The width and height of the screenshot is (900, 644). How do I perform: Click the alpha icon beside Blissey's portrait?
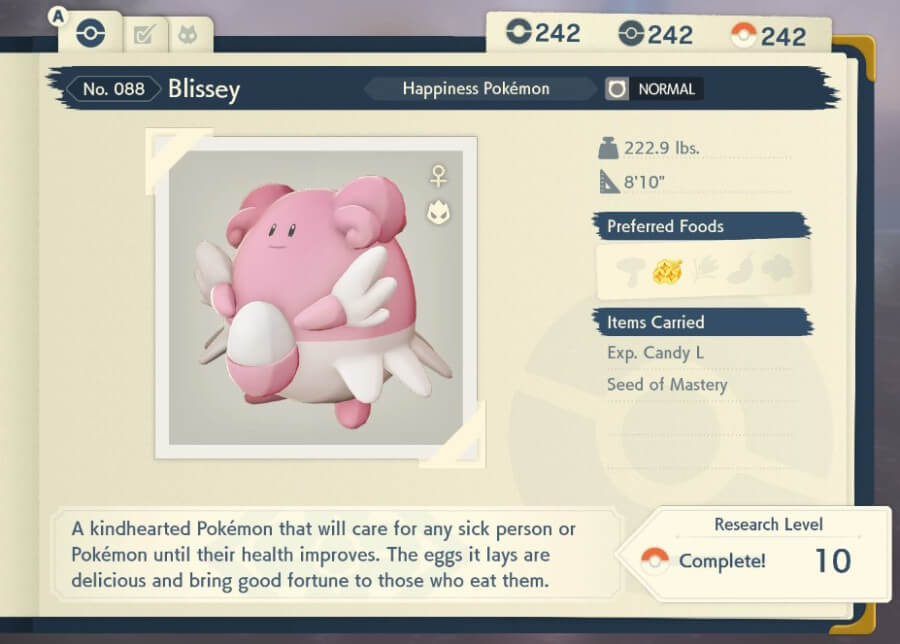[x=437, y=212]
